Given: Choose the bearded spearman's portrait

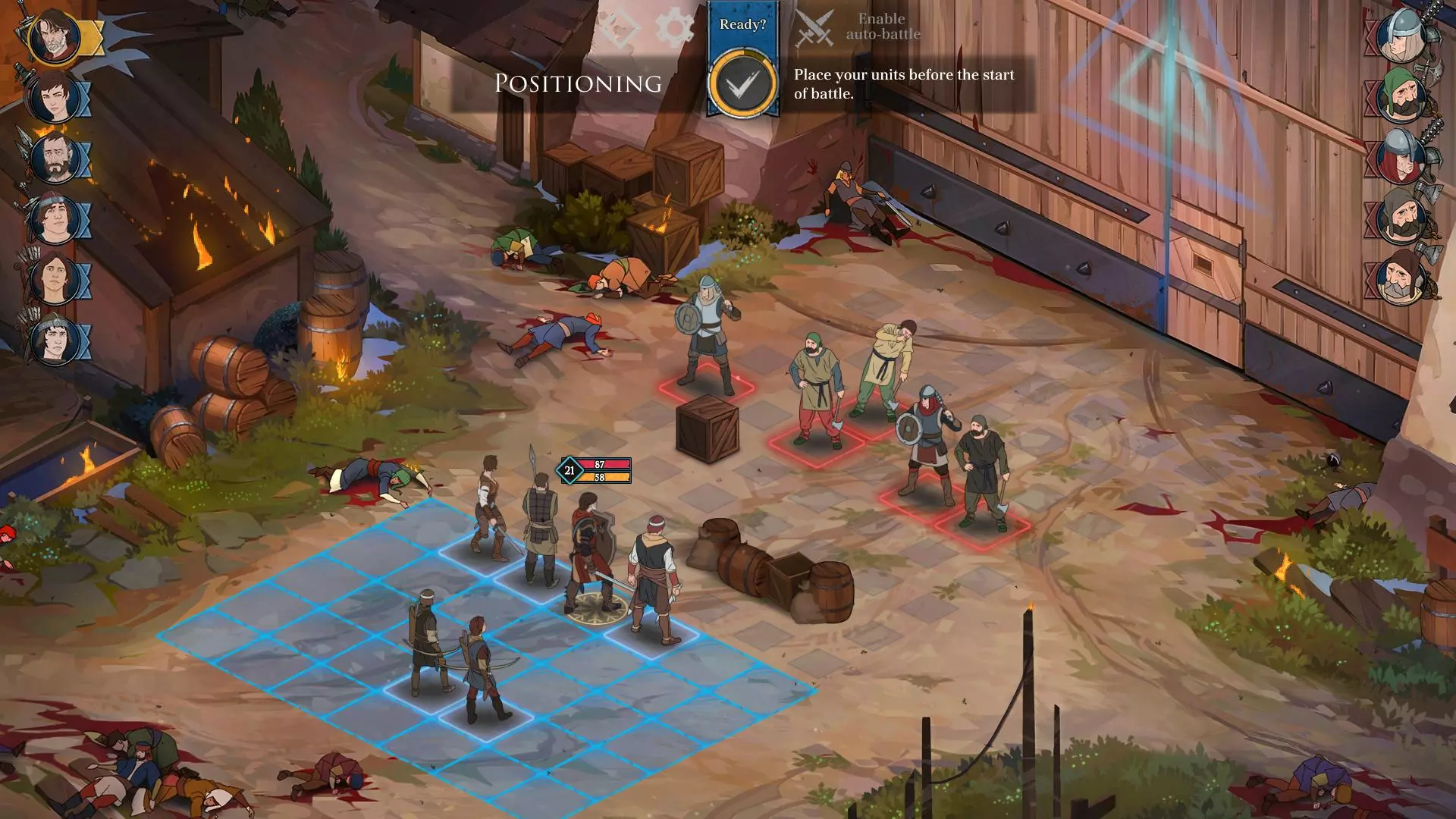Looking at the screenshot, I should tap(55, 158).
